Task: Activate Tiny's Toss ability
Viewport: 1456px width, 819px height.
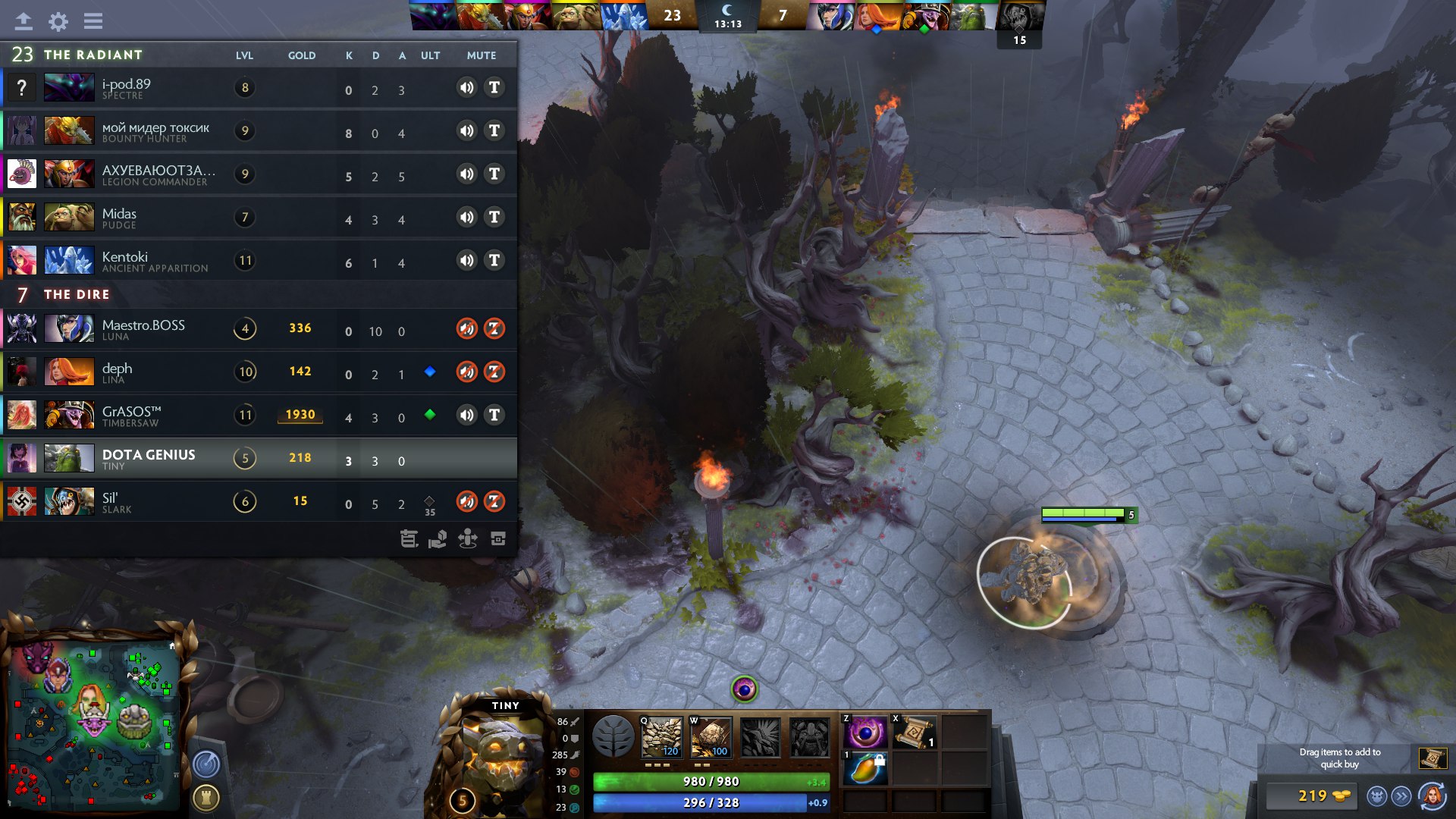Action: pyautogui.click(x=711, y=737)
